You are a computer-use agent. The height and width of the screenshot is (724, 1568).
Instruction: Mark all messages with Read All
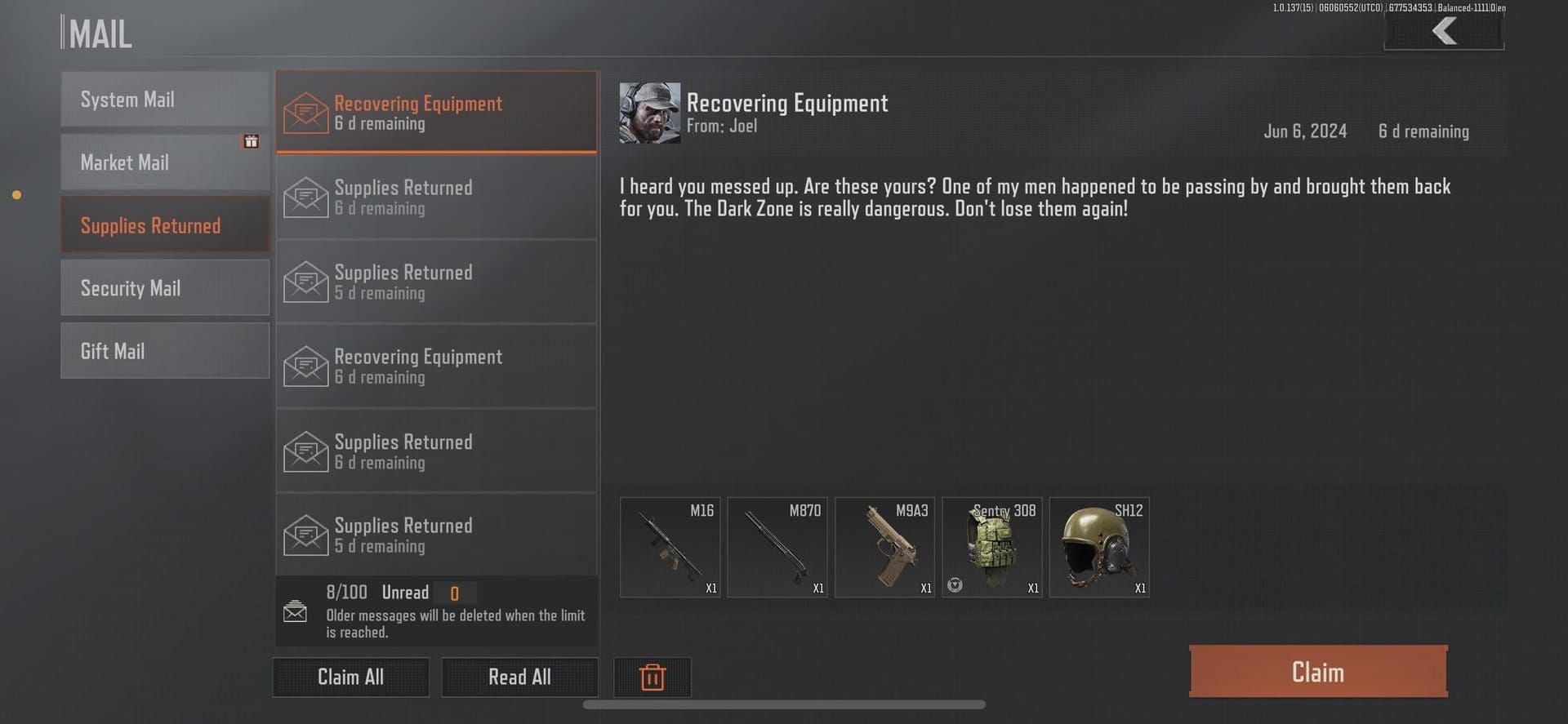coord(519,677)
